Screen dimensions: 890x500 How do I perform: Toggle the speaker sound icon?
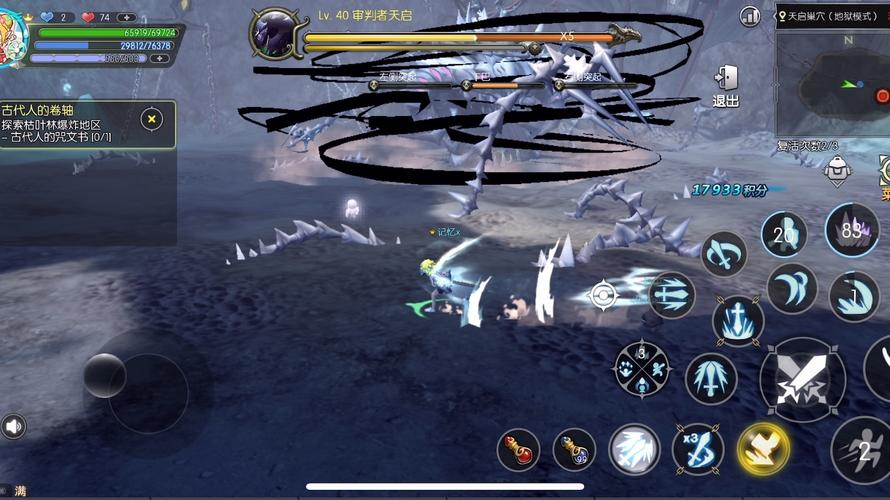pos(14,427)
